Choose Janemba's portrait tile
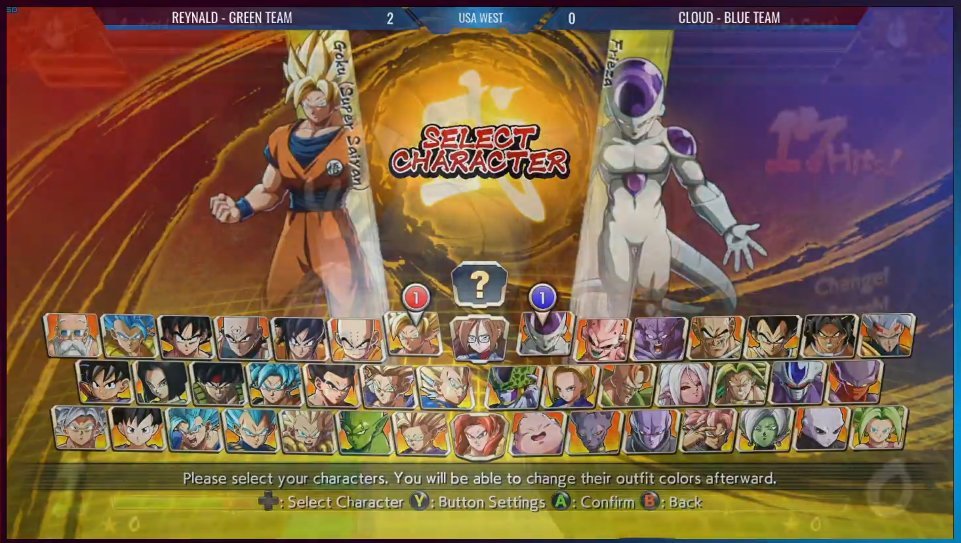Screen dimensions: 961x543 click(x=854, y=383)
